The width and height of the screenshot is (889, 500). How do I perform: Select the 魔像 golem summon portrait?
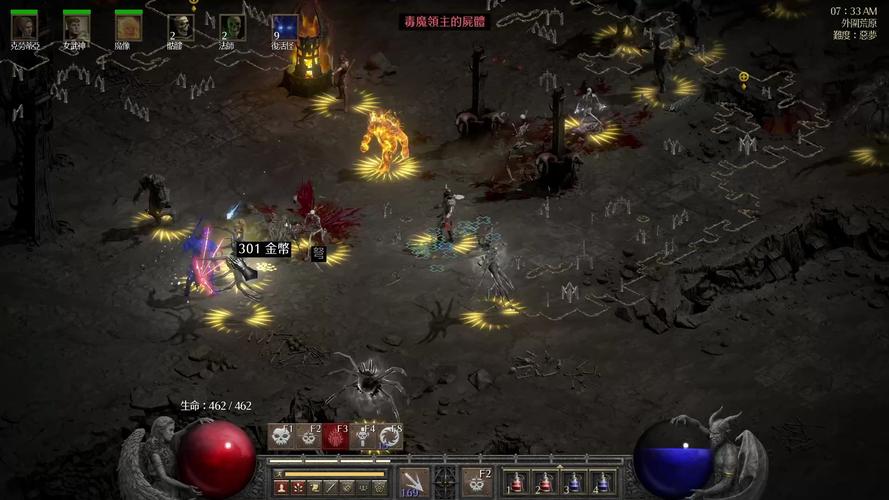click(128, 27)
